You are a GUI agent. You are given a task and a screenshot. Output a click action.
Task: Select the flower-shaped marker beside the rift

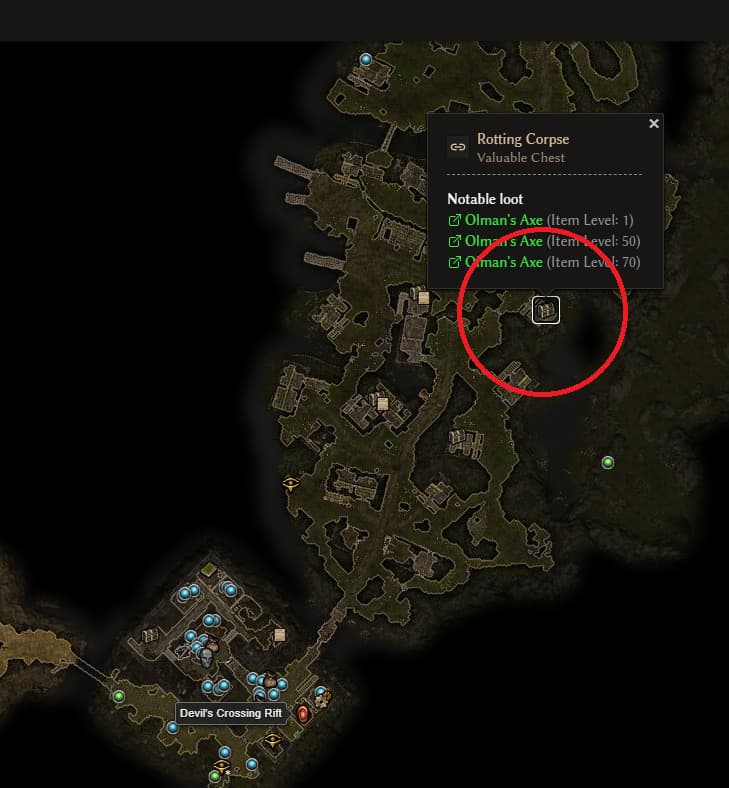coord(322,701)
